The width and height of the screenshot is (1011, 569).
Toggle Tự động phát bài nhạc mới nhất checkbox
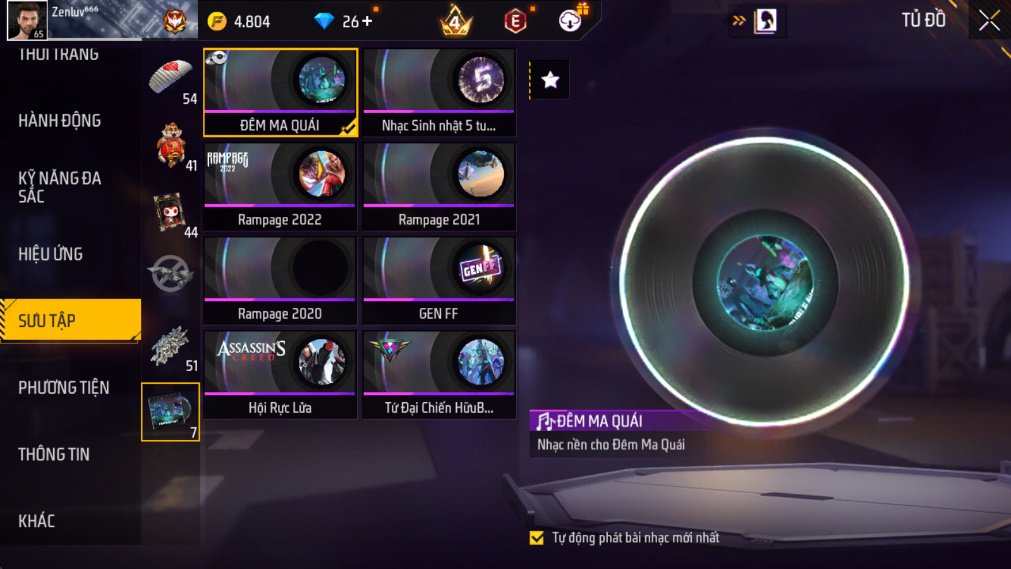coord(537,538)
